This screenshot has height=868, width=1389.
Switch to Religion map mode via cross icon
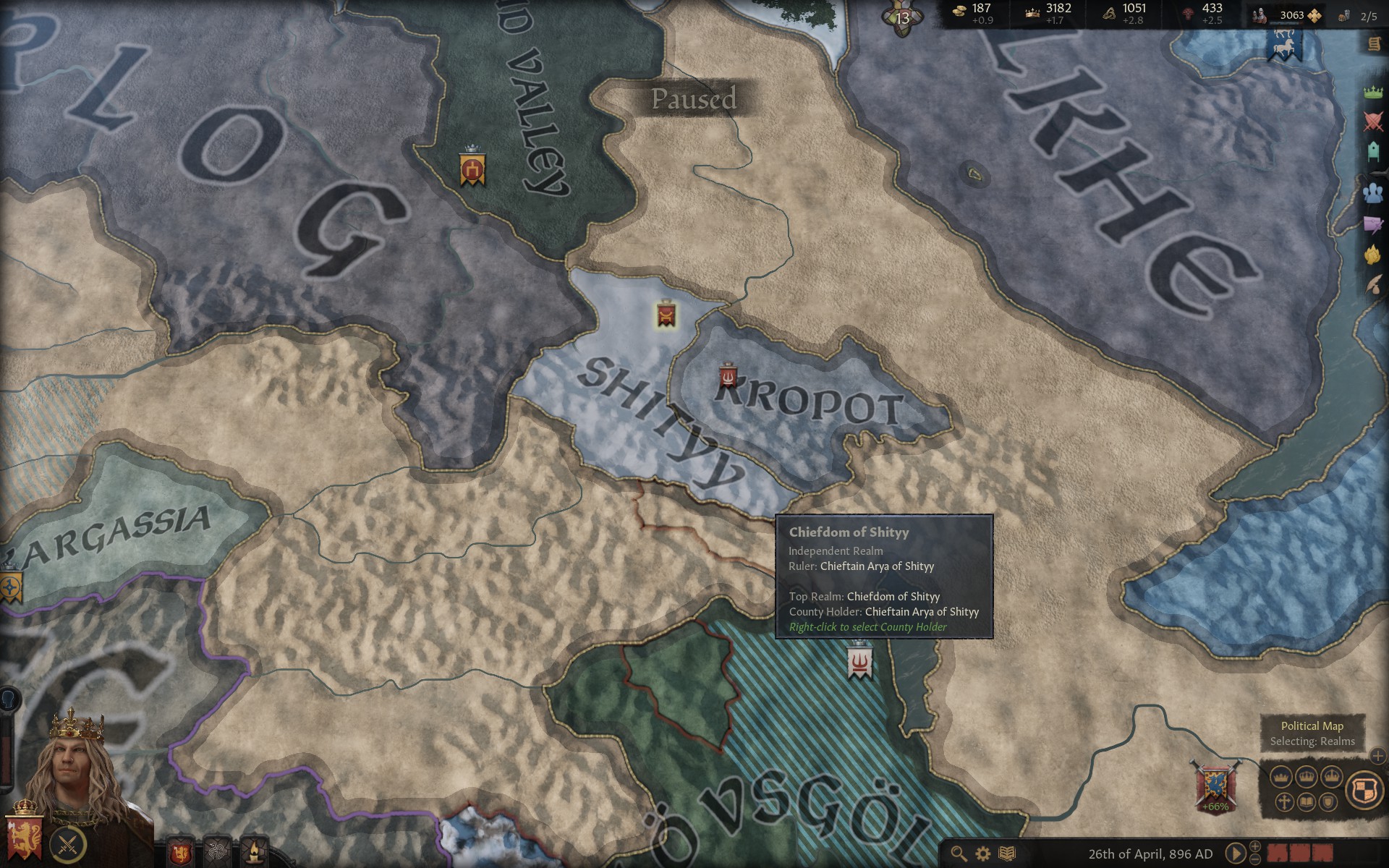tap(1285, 803)
